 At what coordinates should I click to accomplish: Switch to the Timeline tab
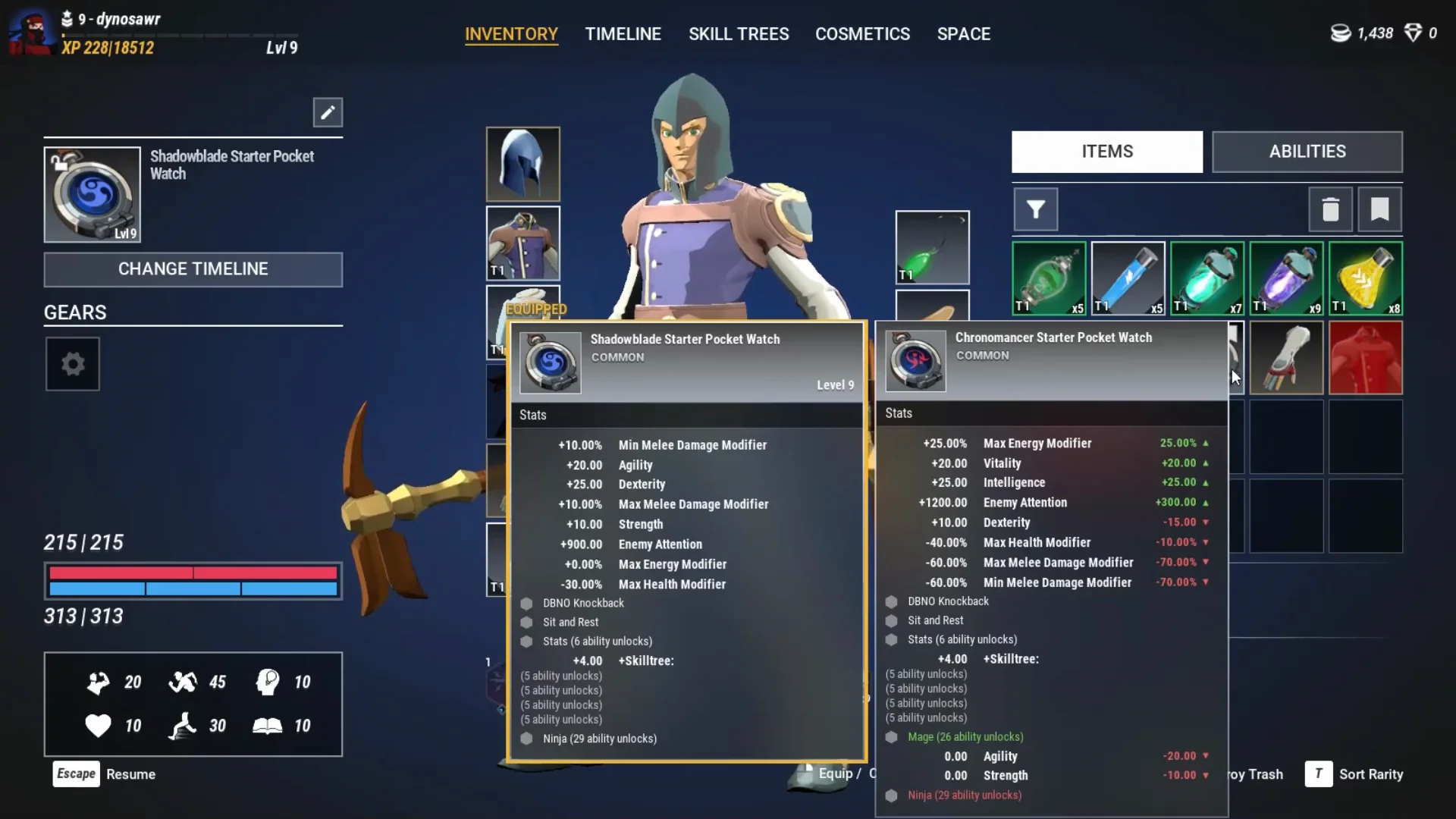pyautogui.click(x=623, y=34)
